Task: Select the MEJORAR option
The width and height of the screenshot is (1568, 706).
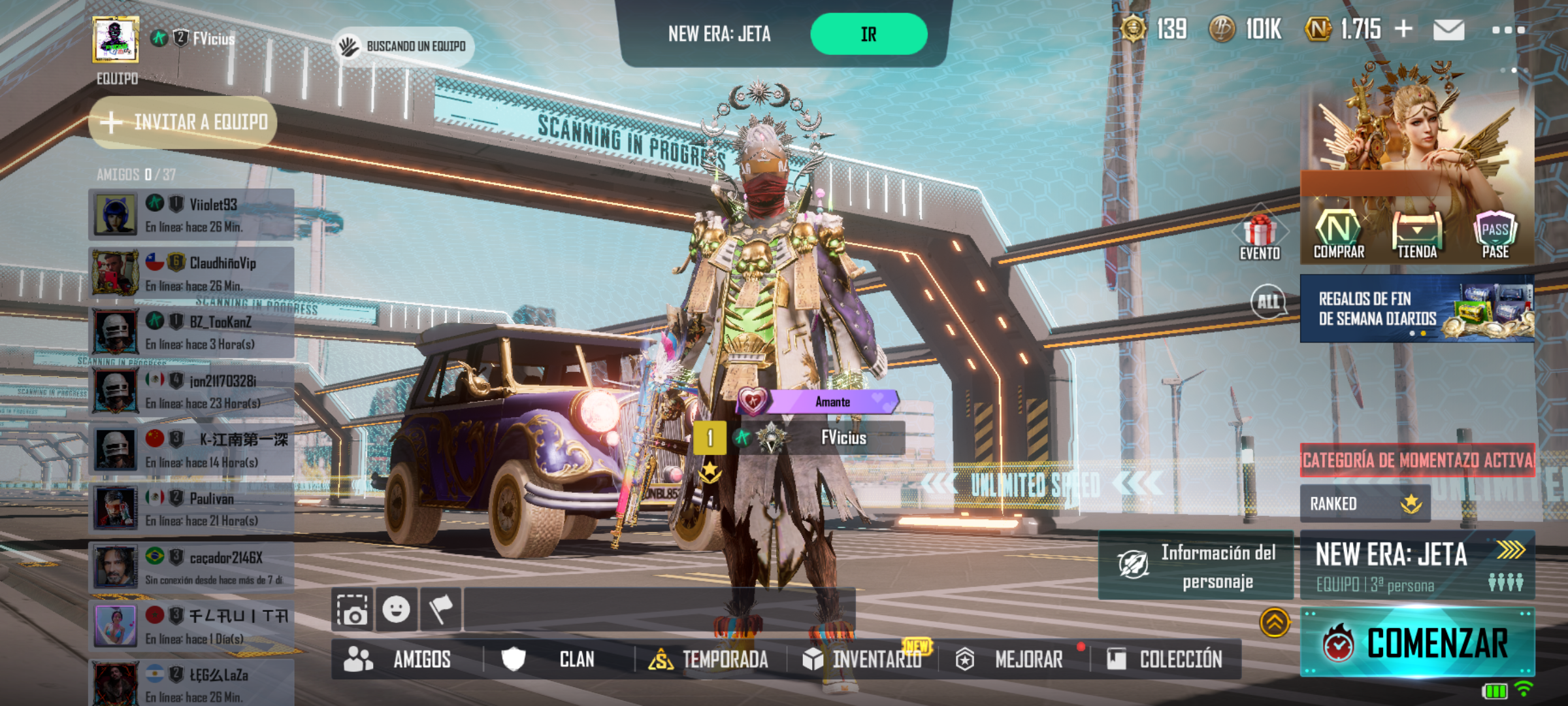Action: [1011, 660]
